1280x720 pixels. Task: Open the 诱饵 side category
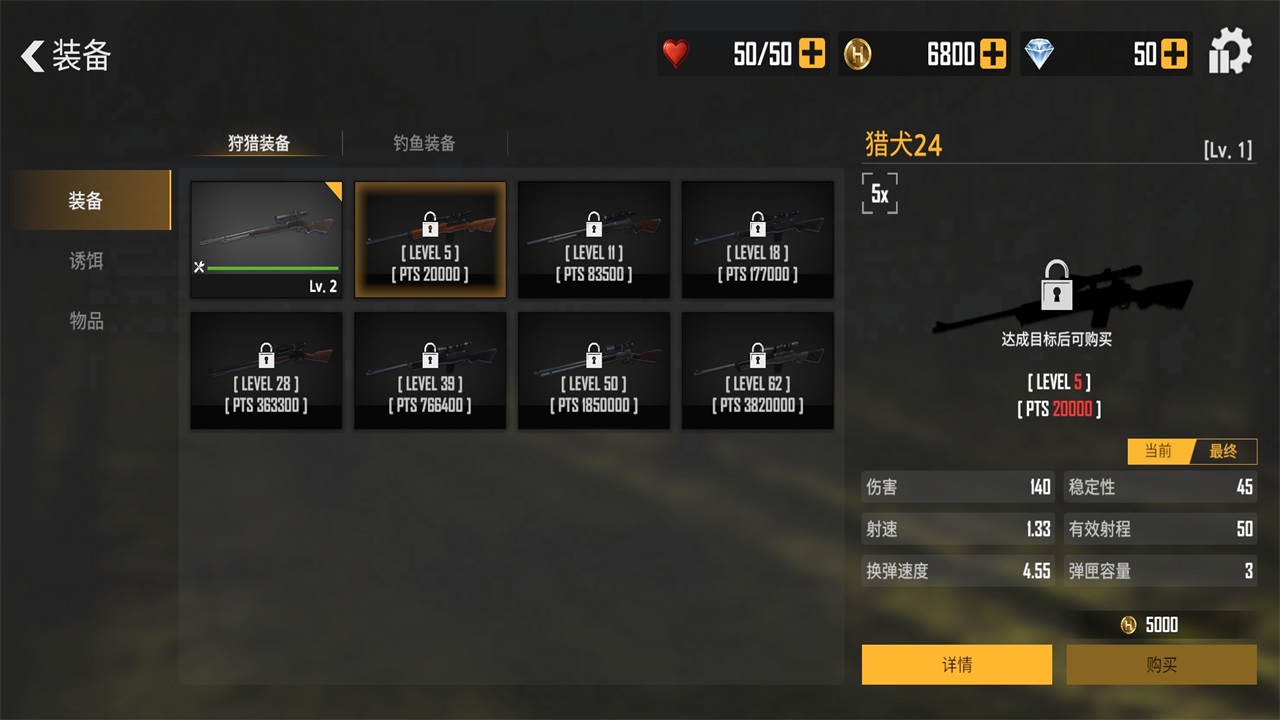[87, 261]
